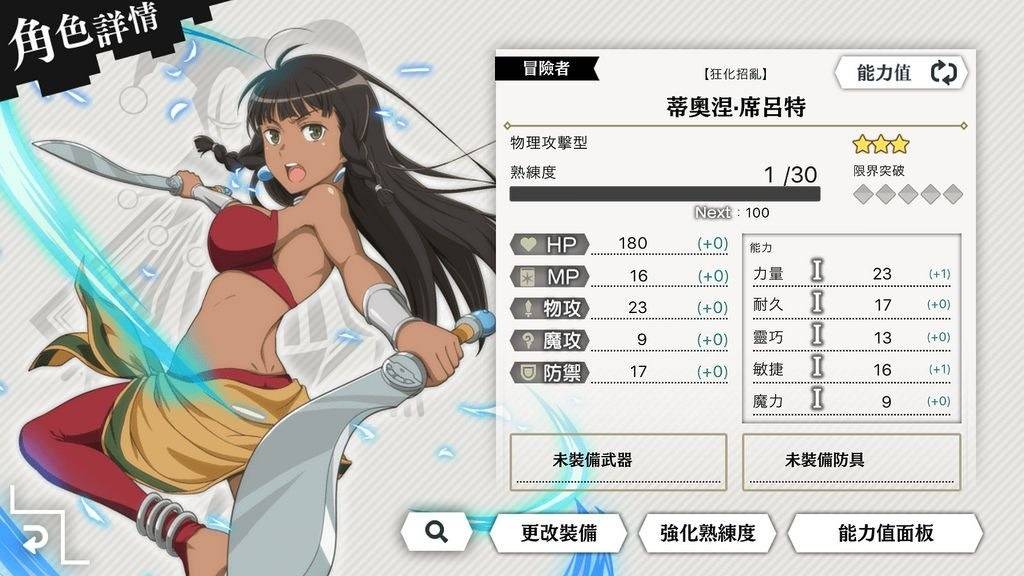The image size is (1024, 576).
Task: Choose 強化熟練度 to upgrade proficiency
Action: tap(707, 532)
